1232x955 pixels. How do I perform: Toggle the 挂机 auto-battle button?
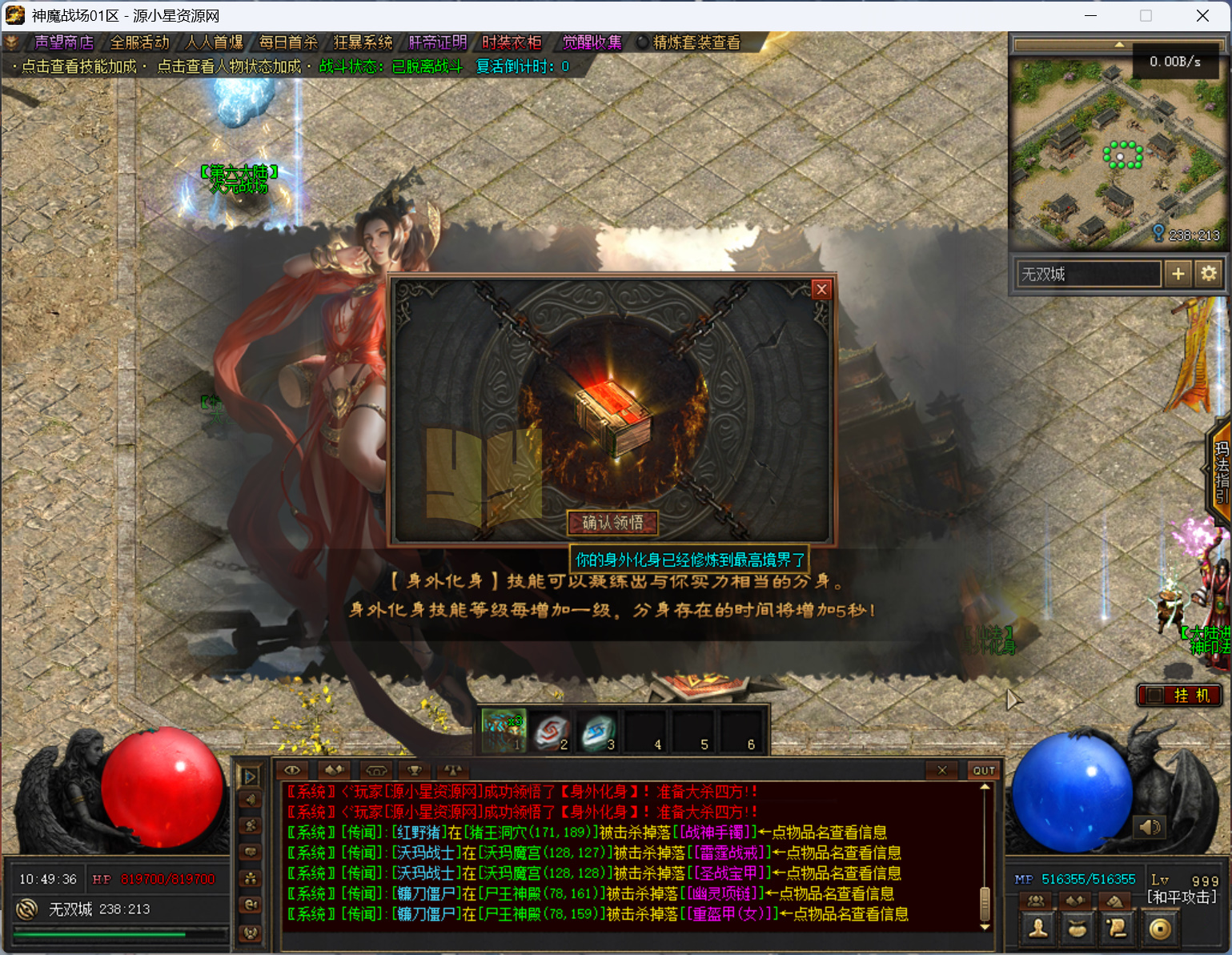coord(1180,695)
